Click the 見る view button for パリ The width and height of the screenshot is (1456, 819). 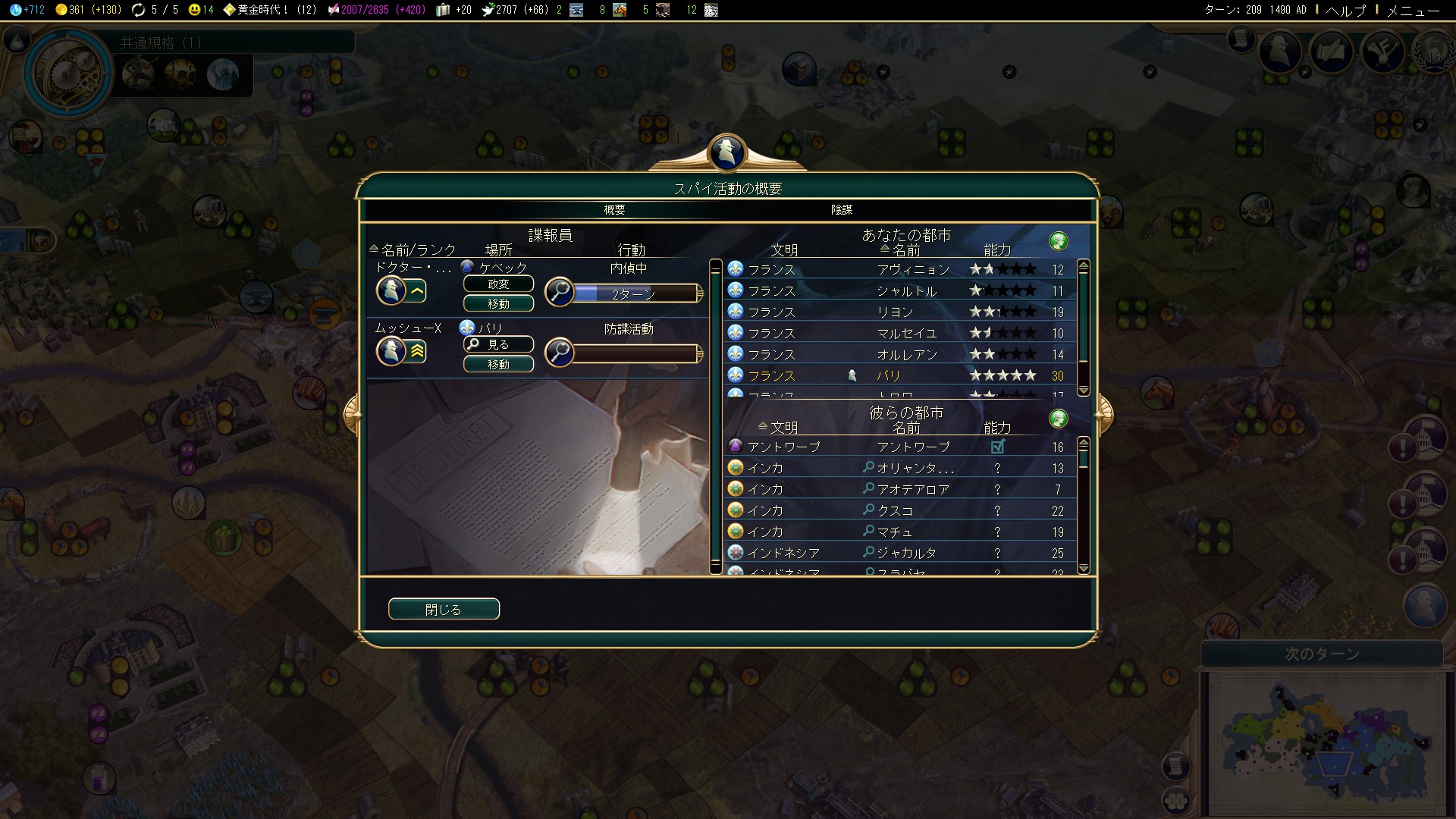[498, 345]
